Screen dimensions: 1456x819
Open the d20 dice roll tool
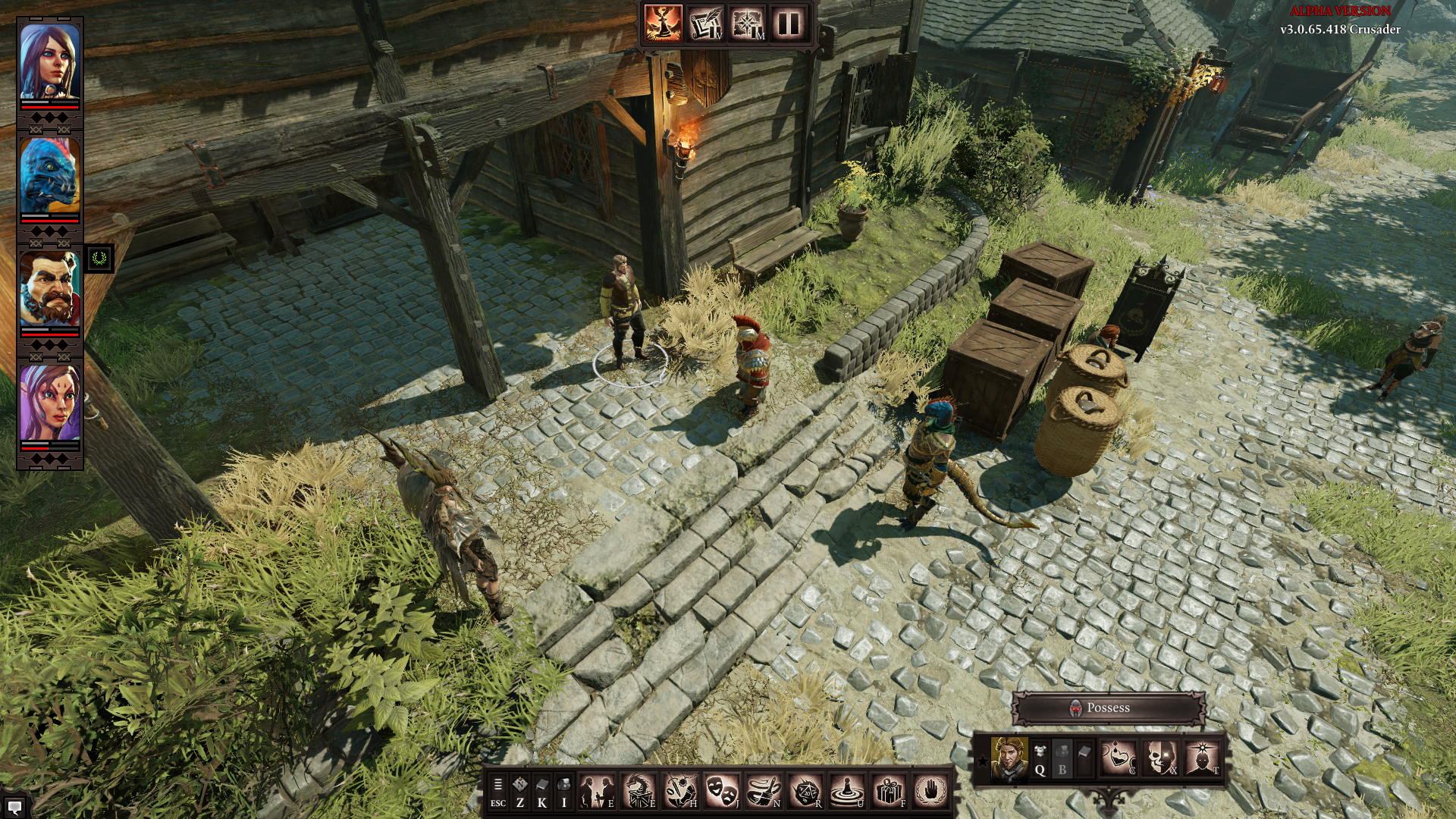[805, 792]
